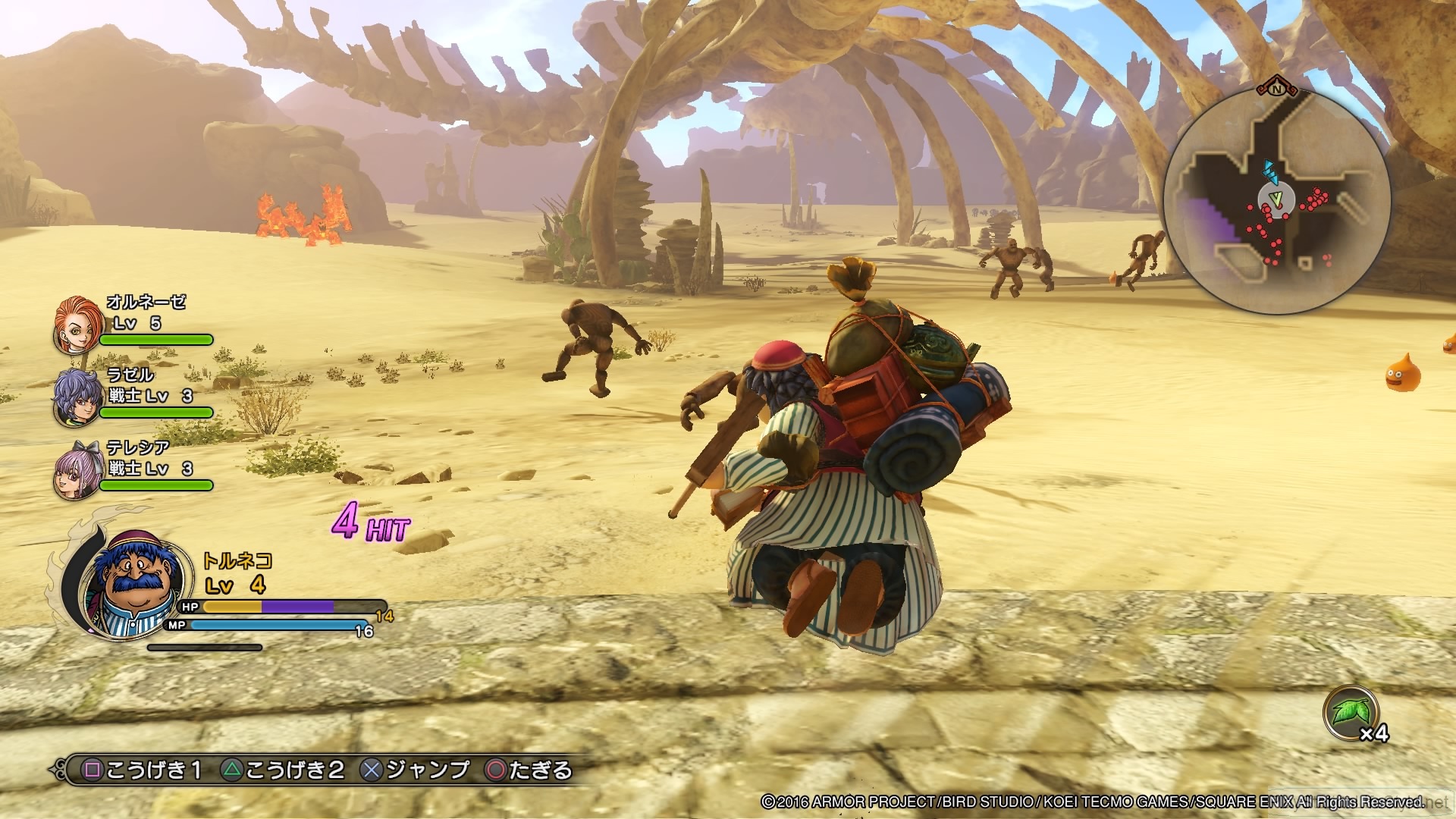The width and height of the screenshot is (1456, 819).
Task: Expand the left arrow on the command bar
Action: [53, 768]
